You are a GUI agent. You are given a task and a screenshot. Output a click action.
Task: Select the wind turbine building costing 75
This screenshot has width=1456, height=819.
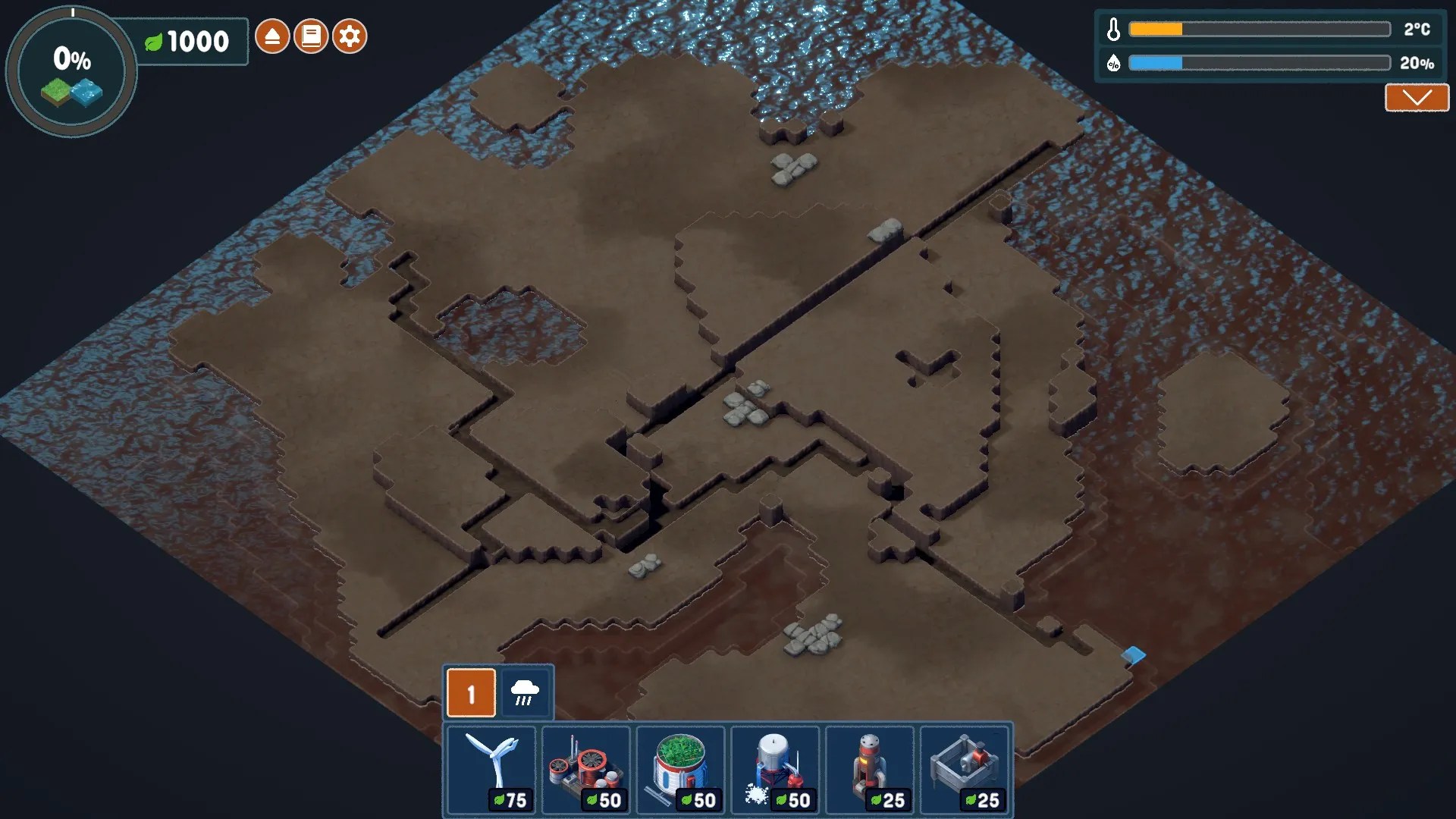[491, 770]
